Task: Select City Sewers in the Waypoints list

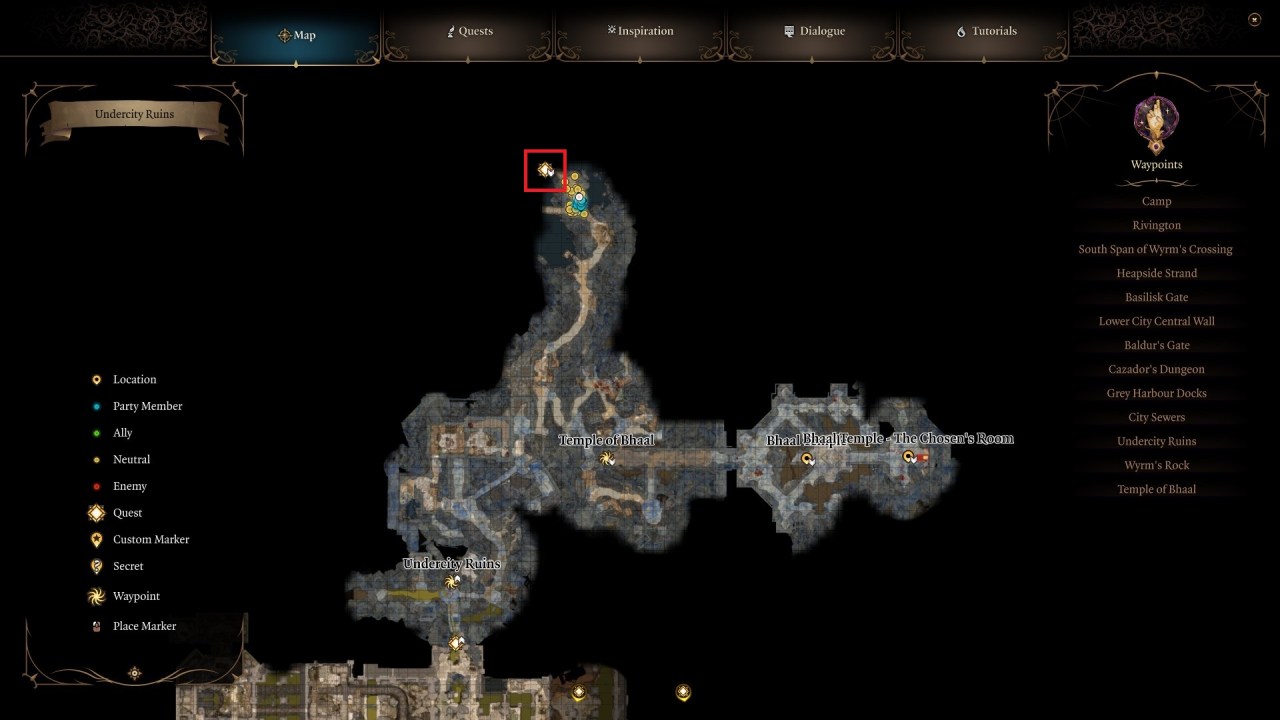Action: coord(1156,416)
